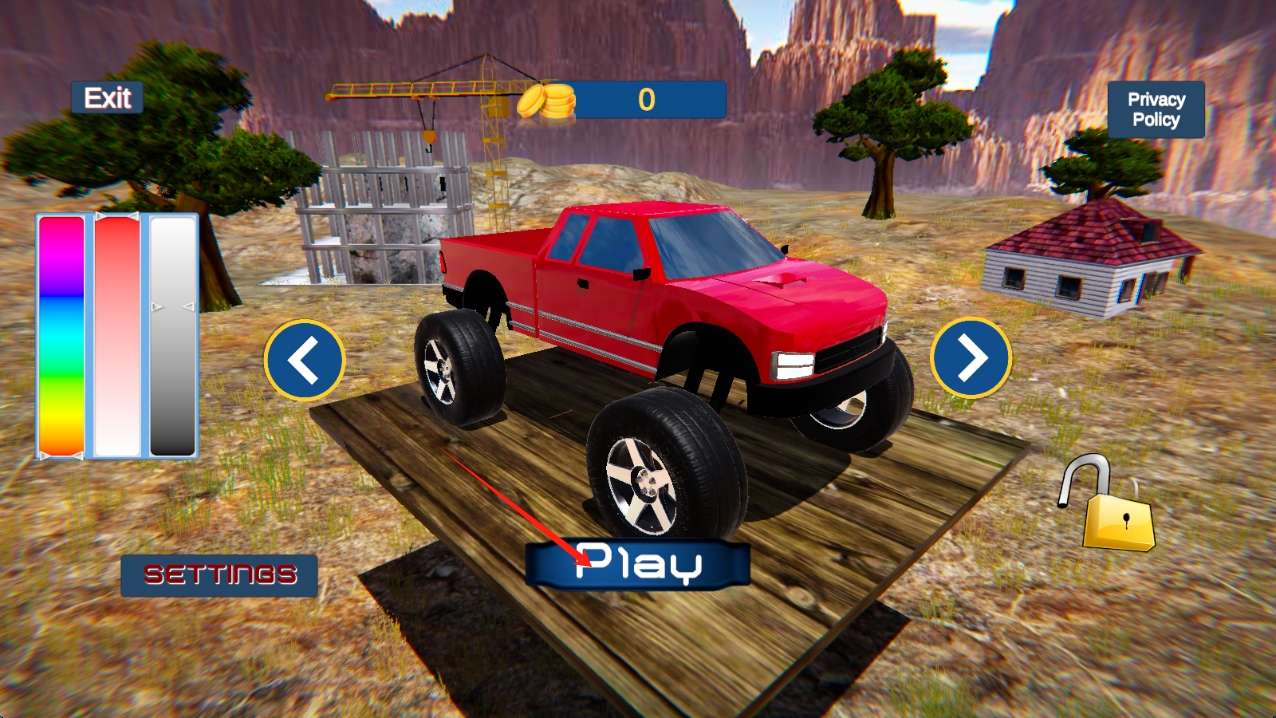Show the next vehicle
The width and height of the screenshot is (1276, 718).
point(971,358)
